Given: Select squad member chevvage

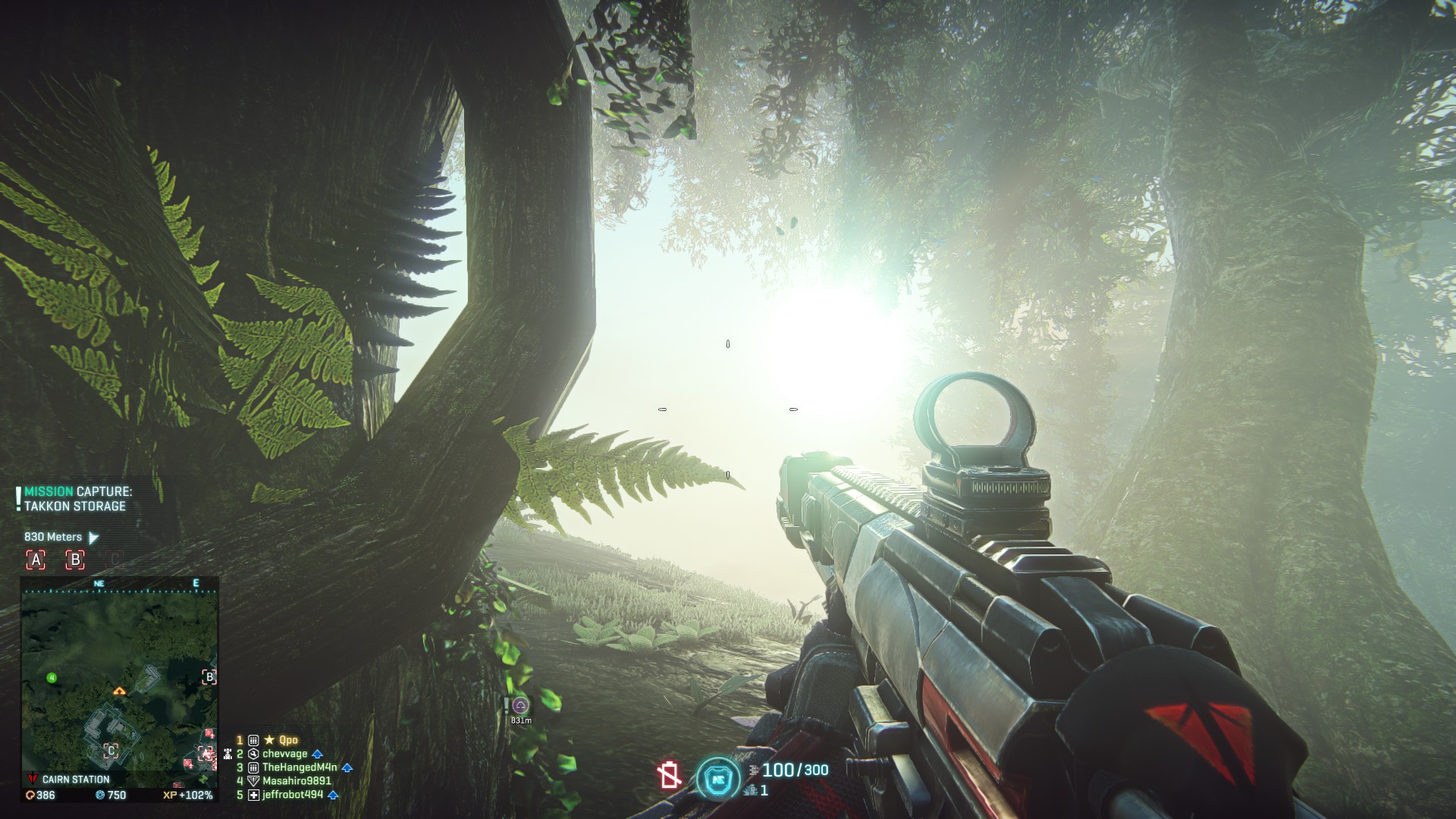Looking at the screenshot, I should pos(285,754).
